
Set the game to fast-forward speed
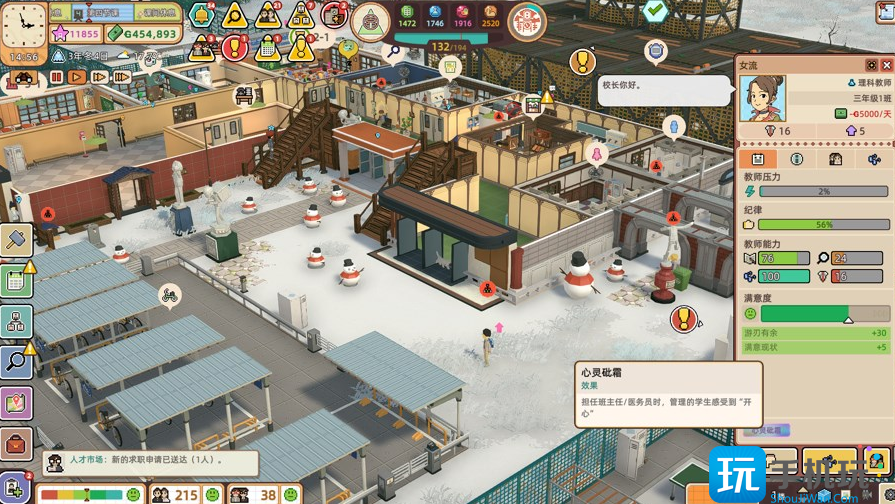tap(99, 77)
